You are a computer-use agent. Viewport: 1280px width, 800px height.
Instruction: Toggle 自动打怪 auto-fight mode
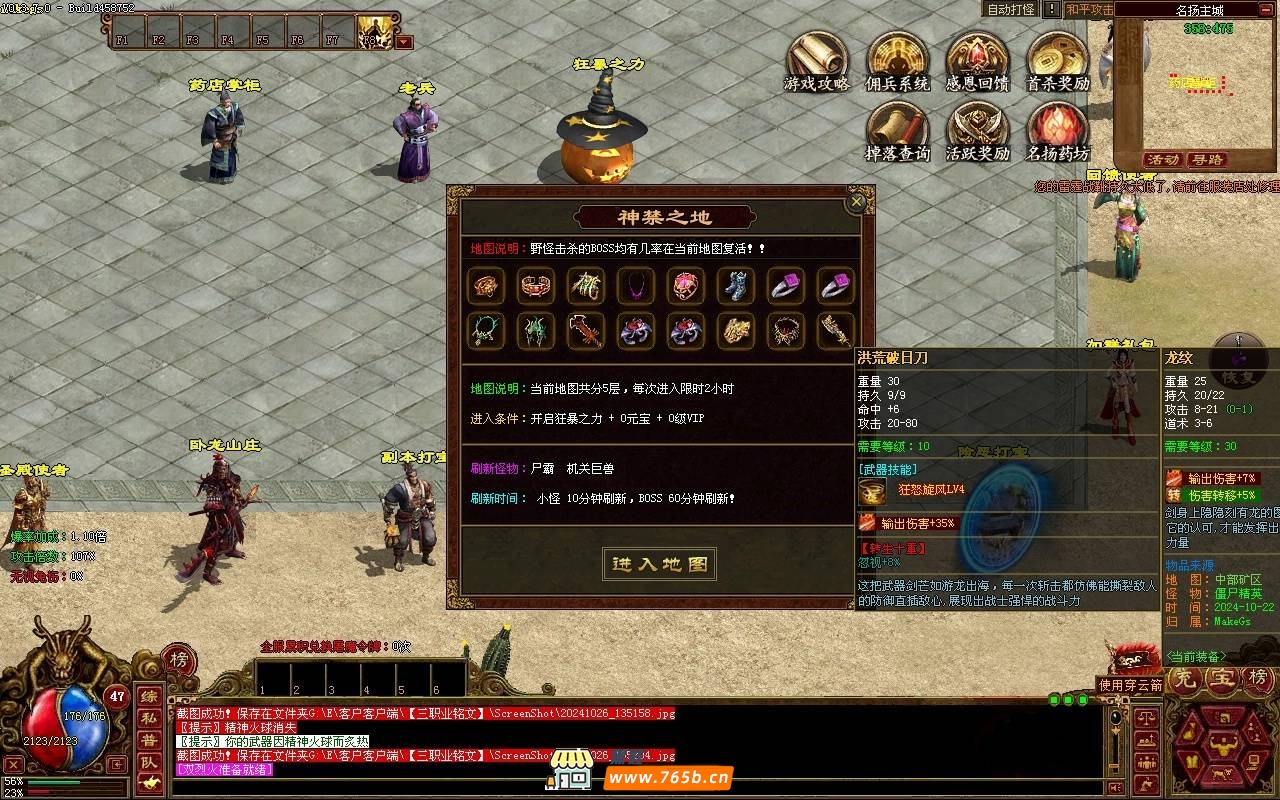tap(1011, 9)
